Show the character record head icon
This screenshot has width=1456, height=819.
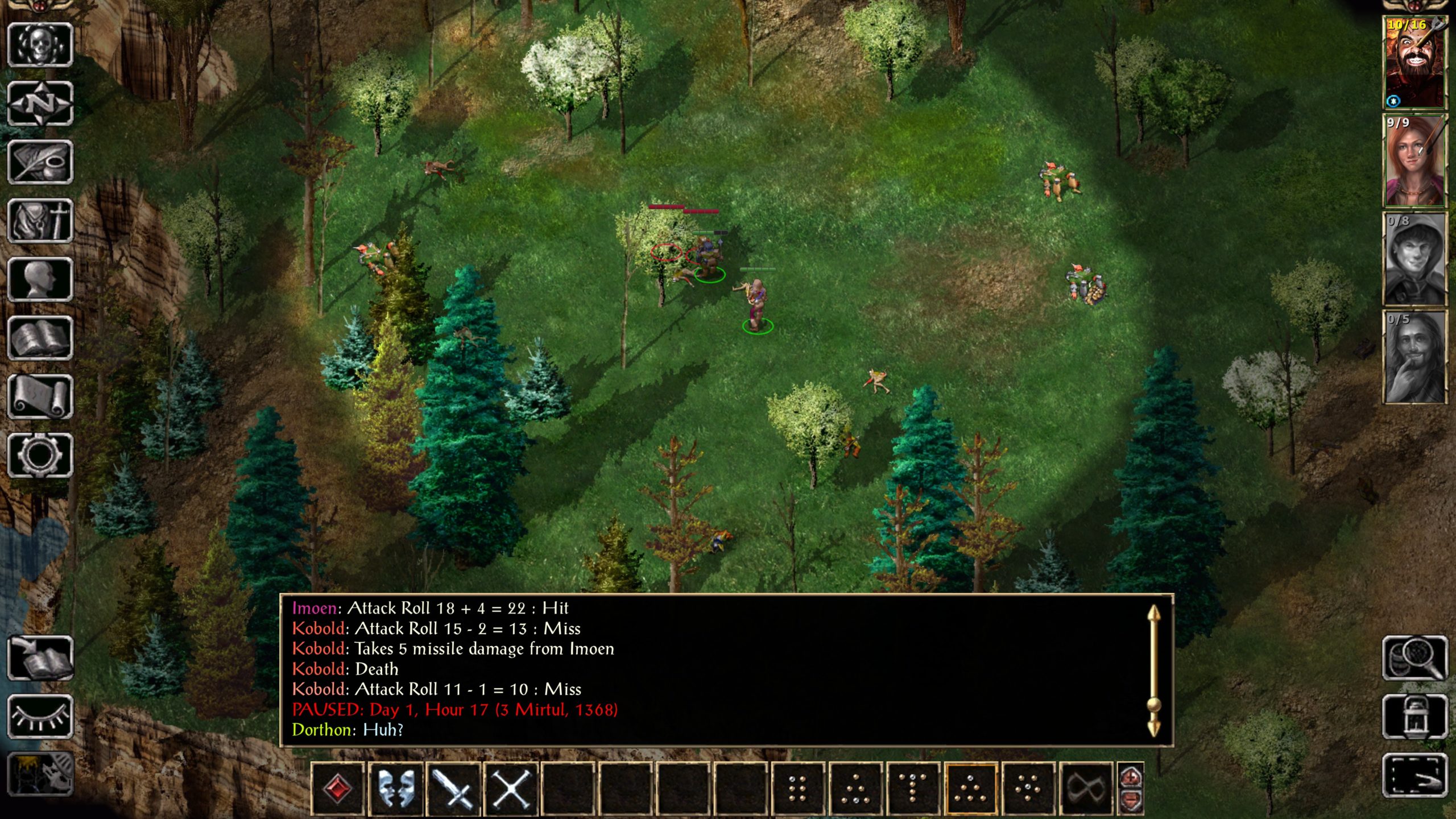click(x=40, y=279)
